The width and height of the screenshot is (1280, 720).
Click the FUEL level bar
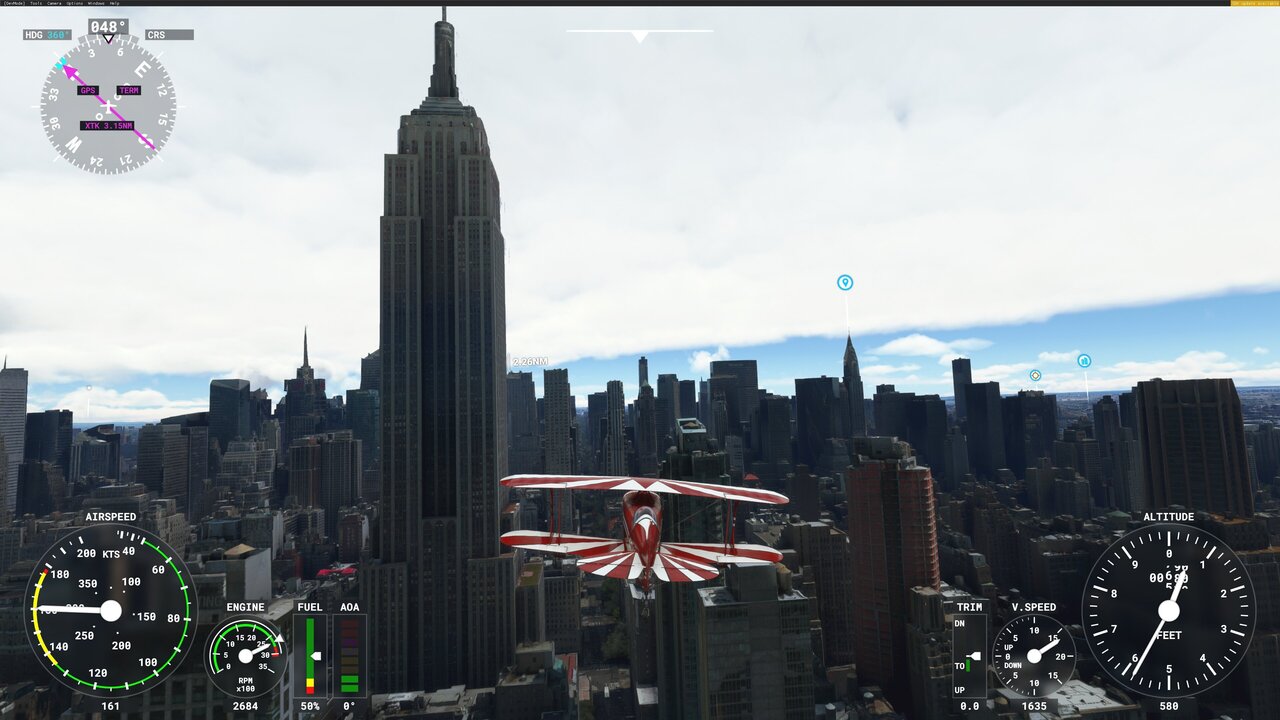coord(310,655)
